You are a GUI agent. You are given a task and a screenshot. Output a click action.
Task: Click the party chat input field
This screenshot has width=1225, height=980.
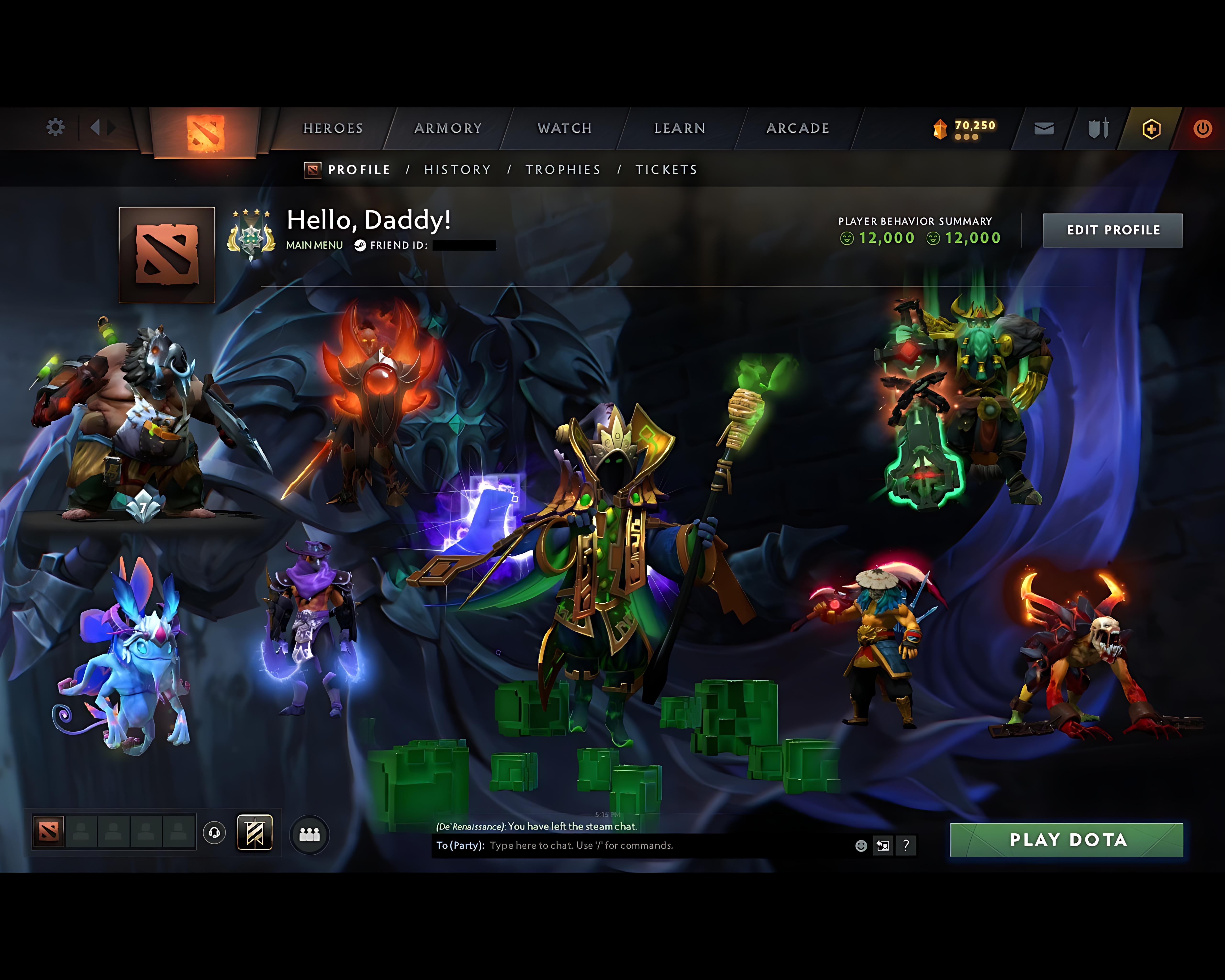click(597, 845)
